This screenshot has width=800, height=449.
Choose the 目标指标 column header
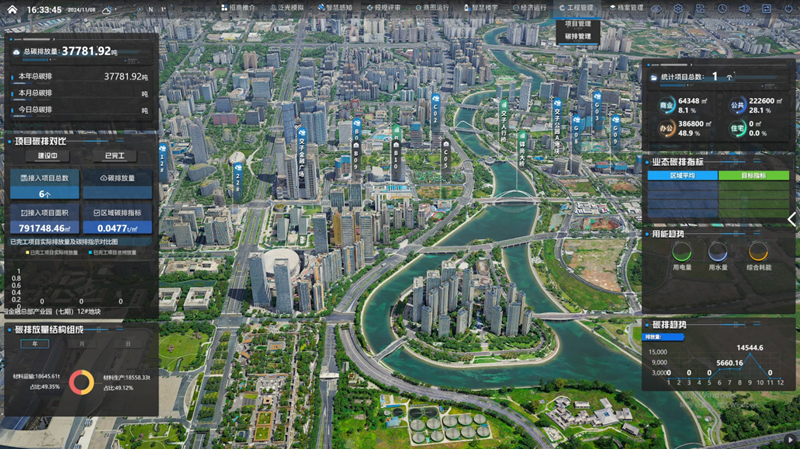click(x=753, y=175)
